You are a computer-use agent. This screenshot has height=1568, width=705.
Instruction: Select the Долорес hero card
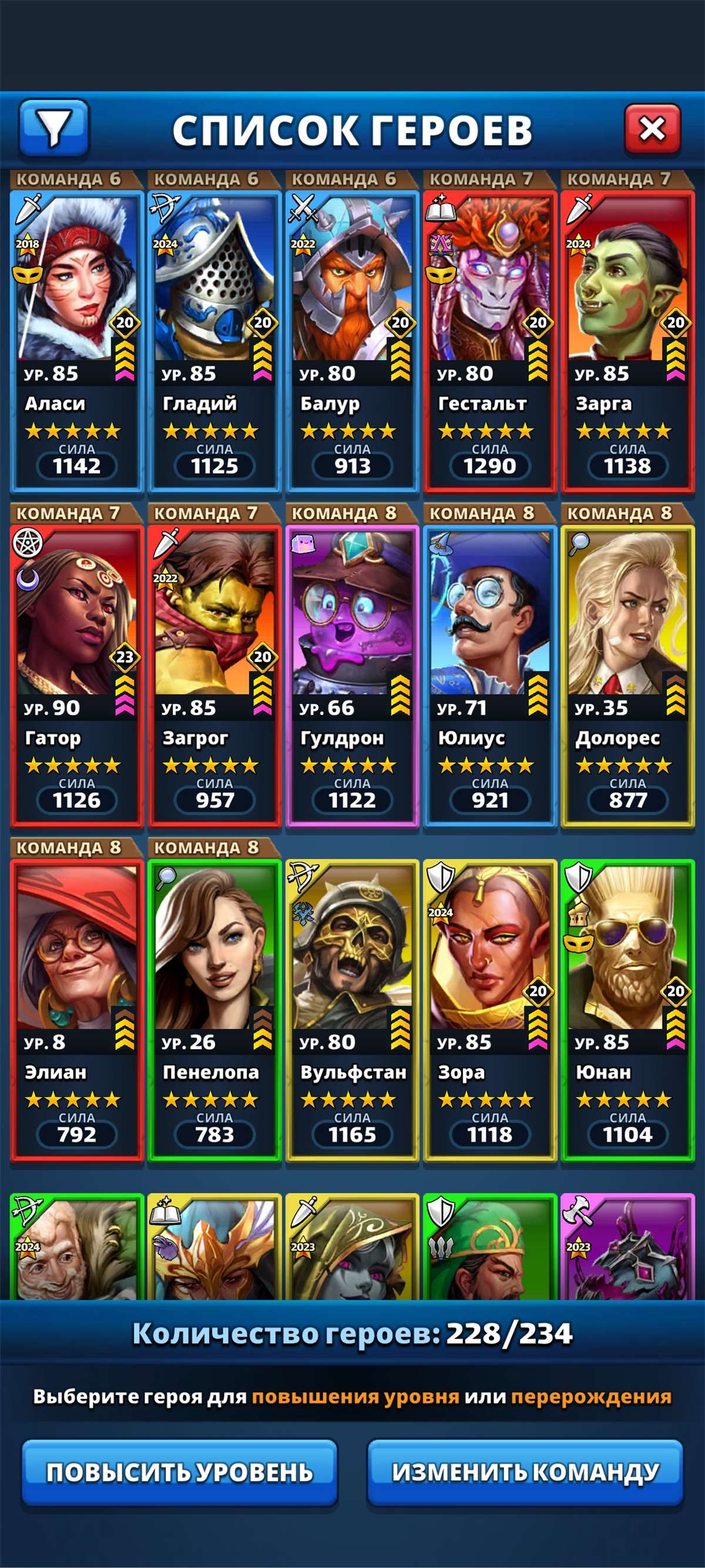point(627,676)
